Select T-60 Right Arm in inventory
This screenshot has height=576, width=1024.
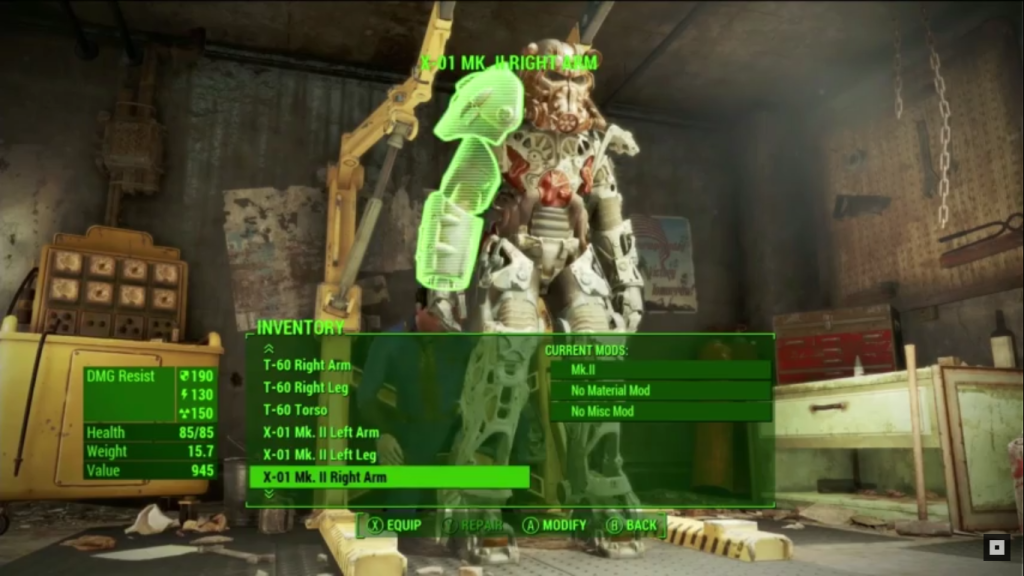click(x=307, y=365)
